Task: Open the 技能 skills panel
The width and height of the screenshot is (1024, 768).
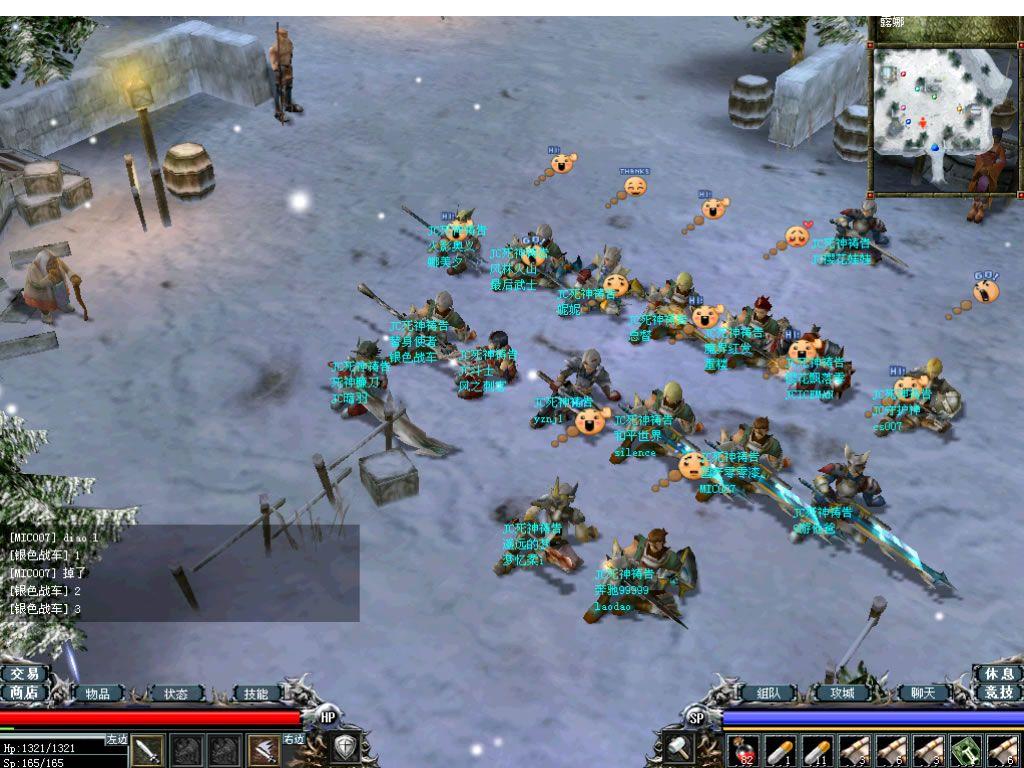Action: 257,693
